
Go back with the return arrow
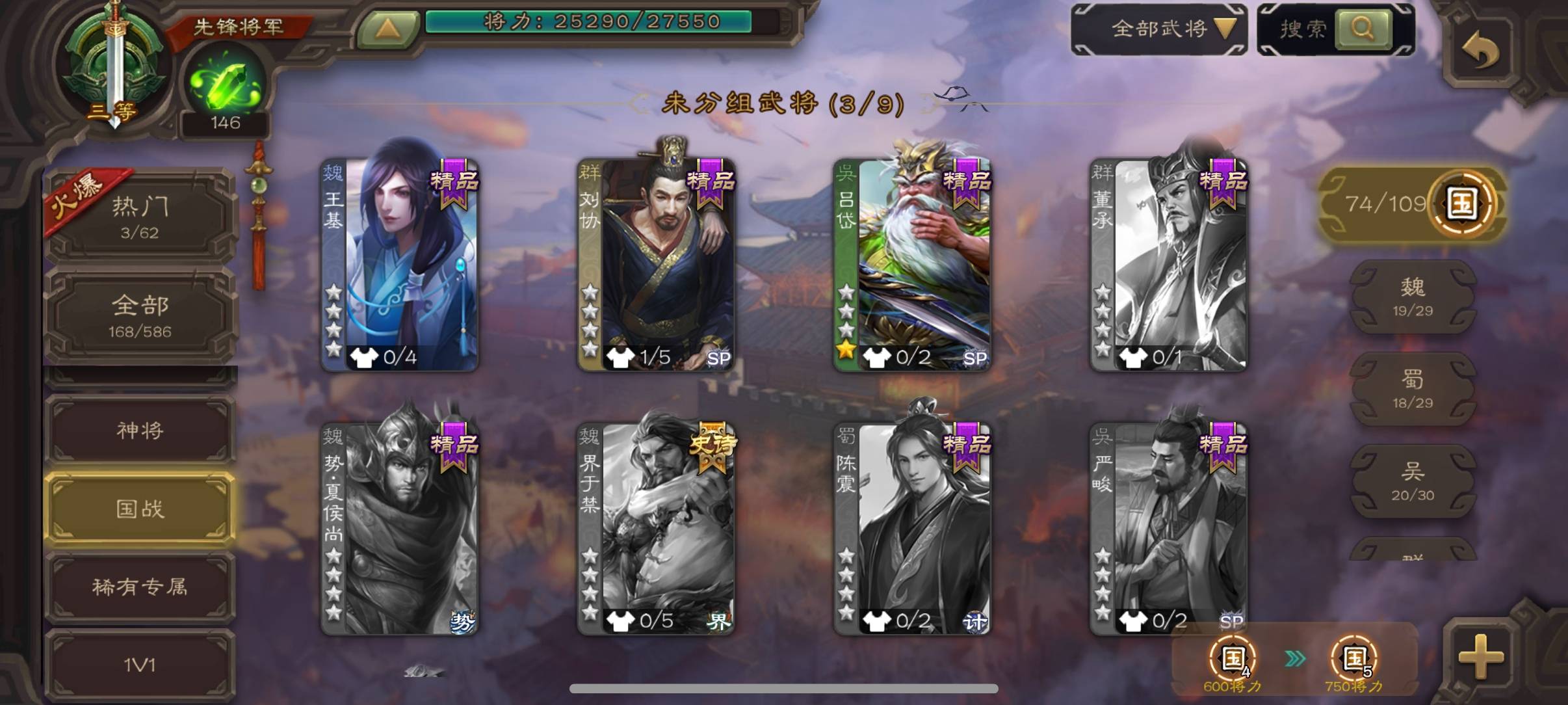(x=1480, y=49)
